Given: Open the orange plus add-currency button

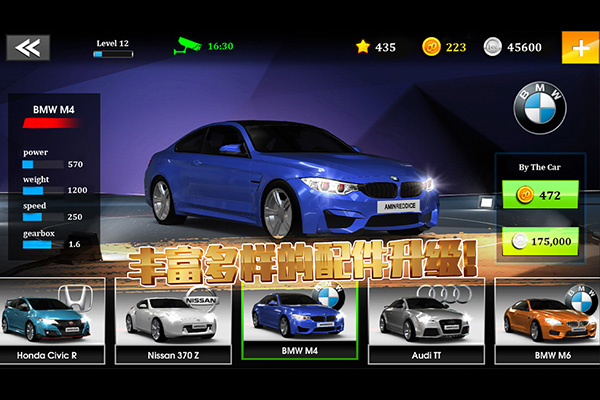Looking at the screenshot, I should (579, 47).
